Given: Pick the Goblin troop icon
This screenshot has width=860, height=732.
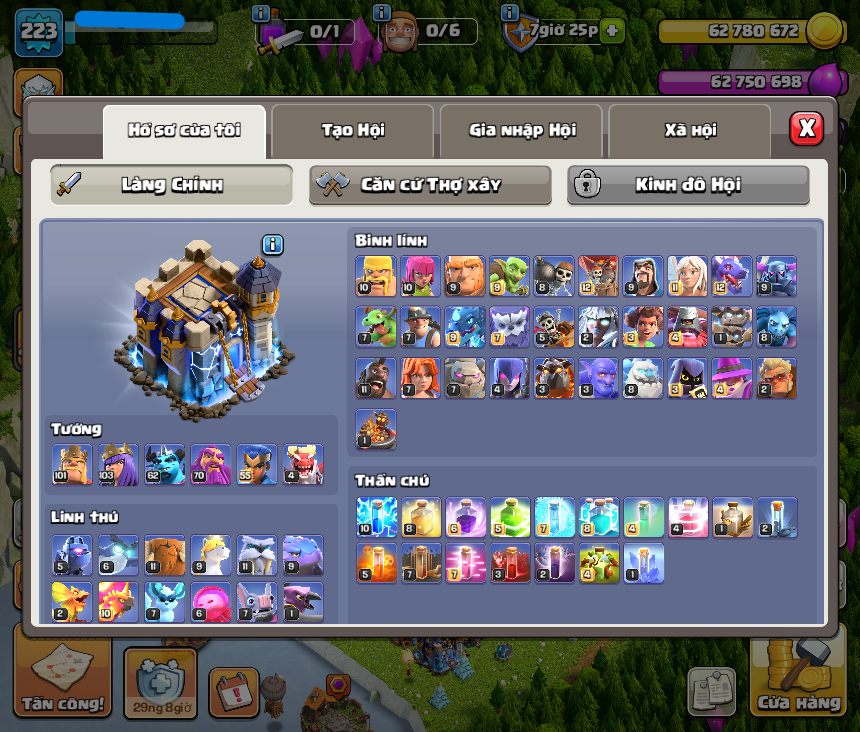Looking at the screenshot, I should click(509, 276).
